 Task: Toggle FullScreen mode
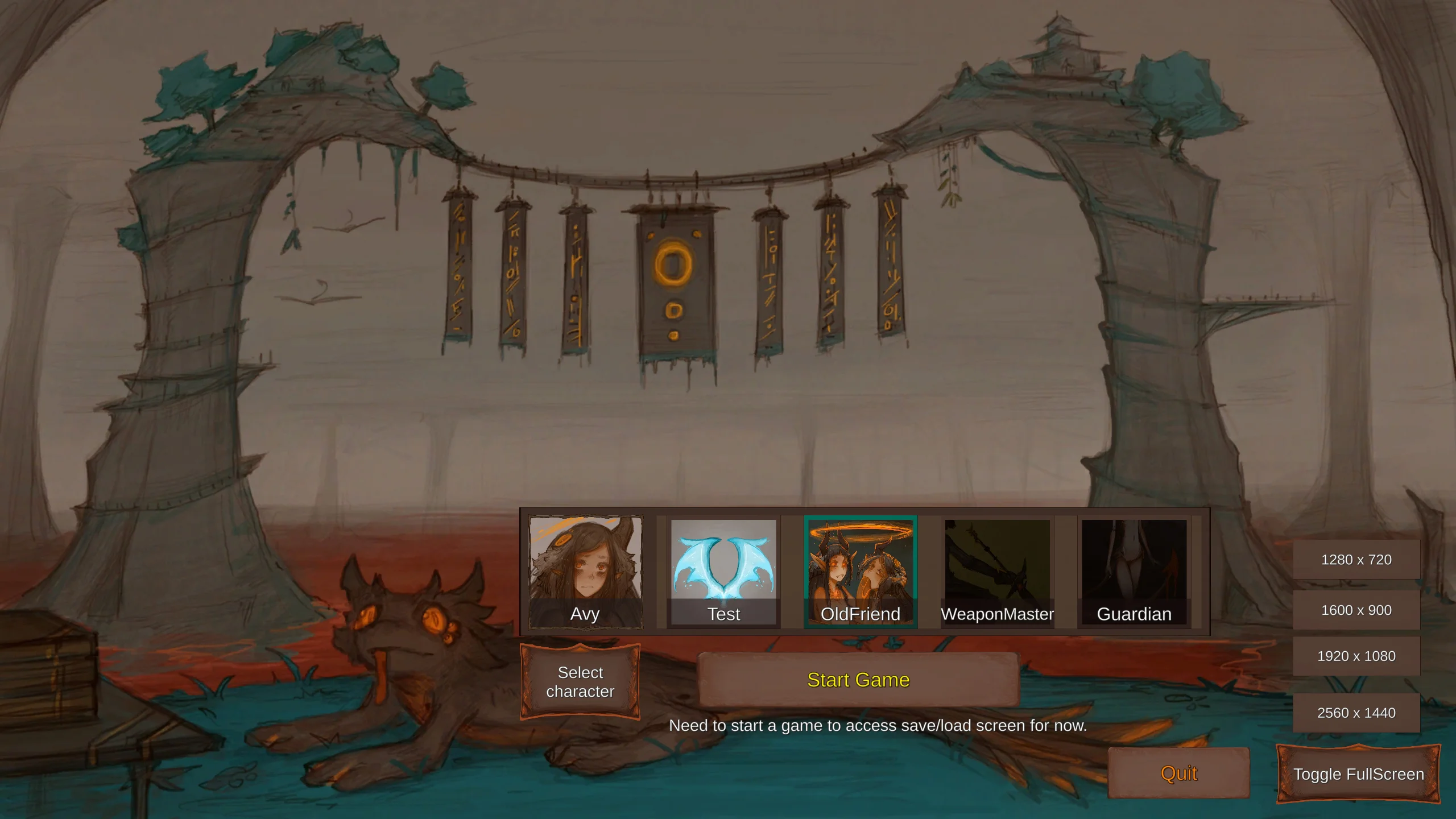1358,774
